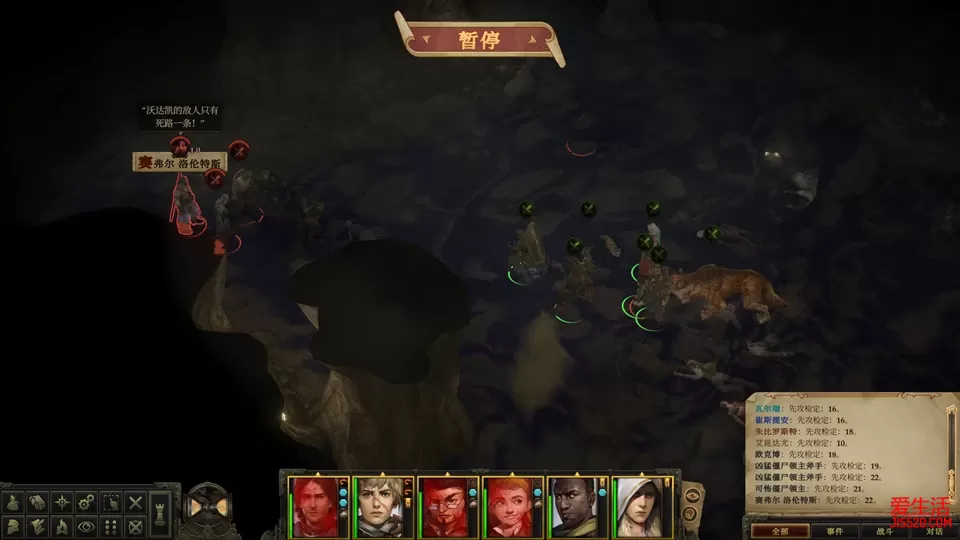This screenshot has height=540, width=960.
Task: Switch to the 对话 log tab
Action: (934, 531)
